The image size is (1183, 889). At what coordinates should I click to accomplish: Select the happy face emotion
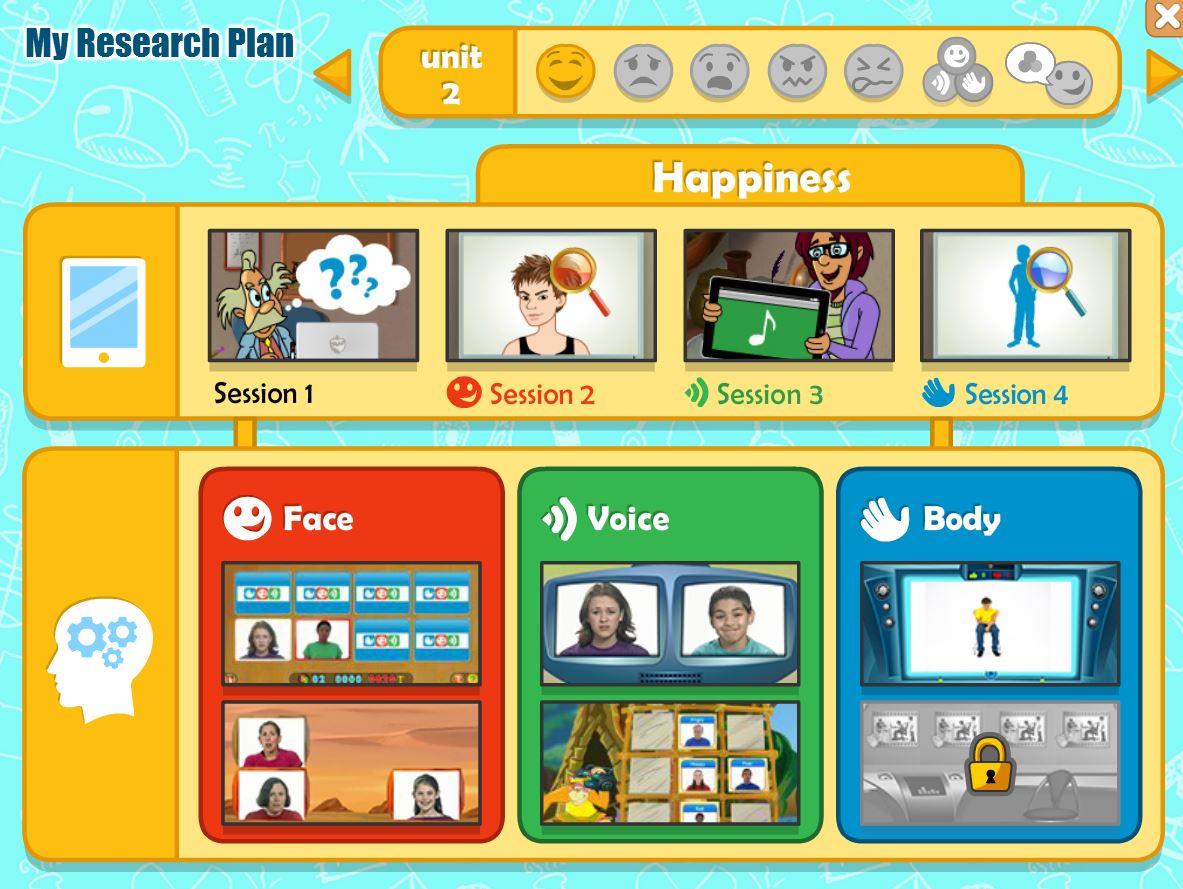coord(566,72)
